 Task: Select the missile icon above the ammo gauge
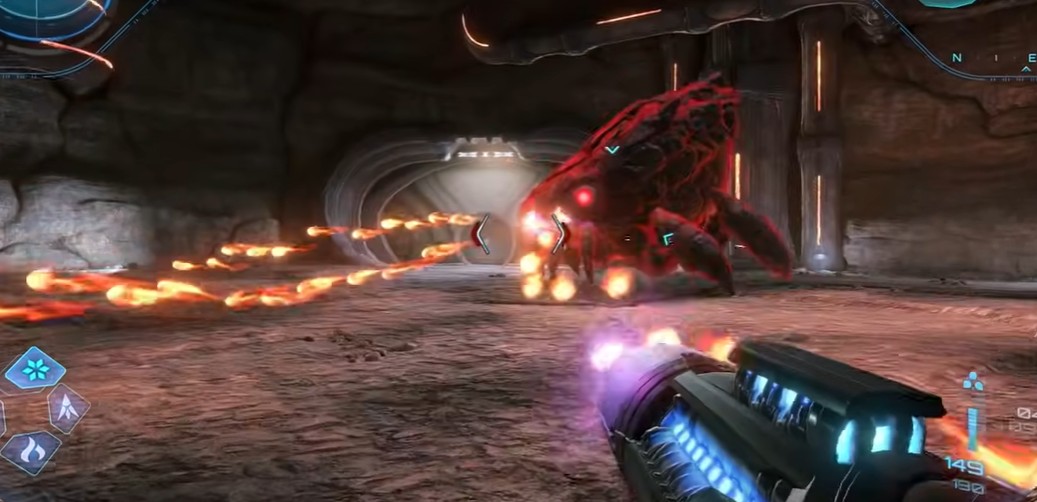point(973,382)
